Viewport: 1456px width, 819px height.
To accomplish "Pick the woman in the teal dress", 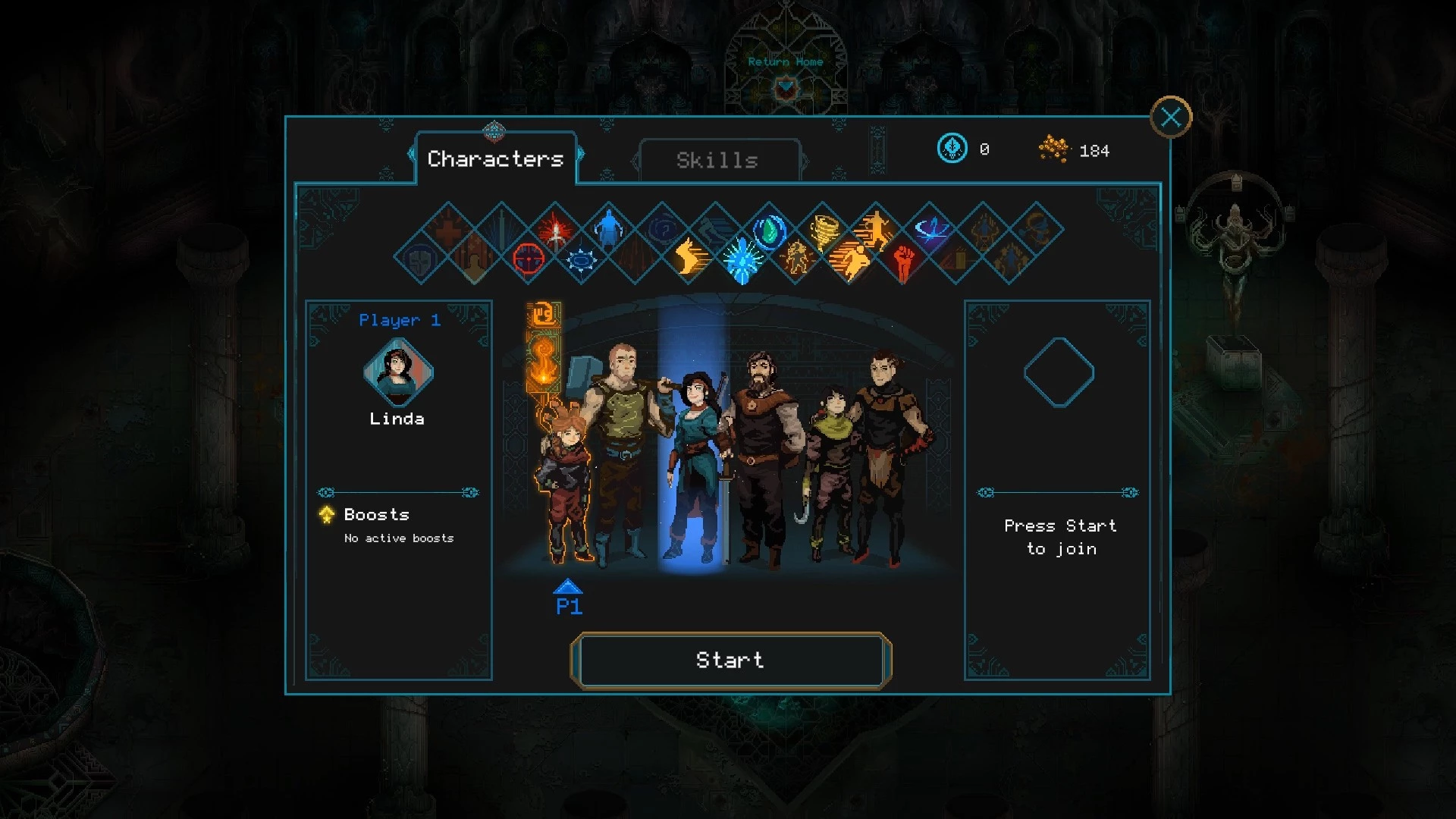I will pyautogui.click(x=694, y=463).
